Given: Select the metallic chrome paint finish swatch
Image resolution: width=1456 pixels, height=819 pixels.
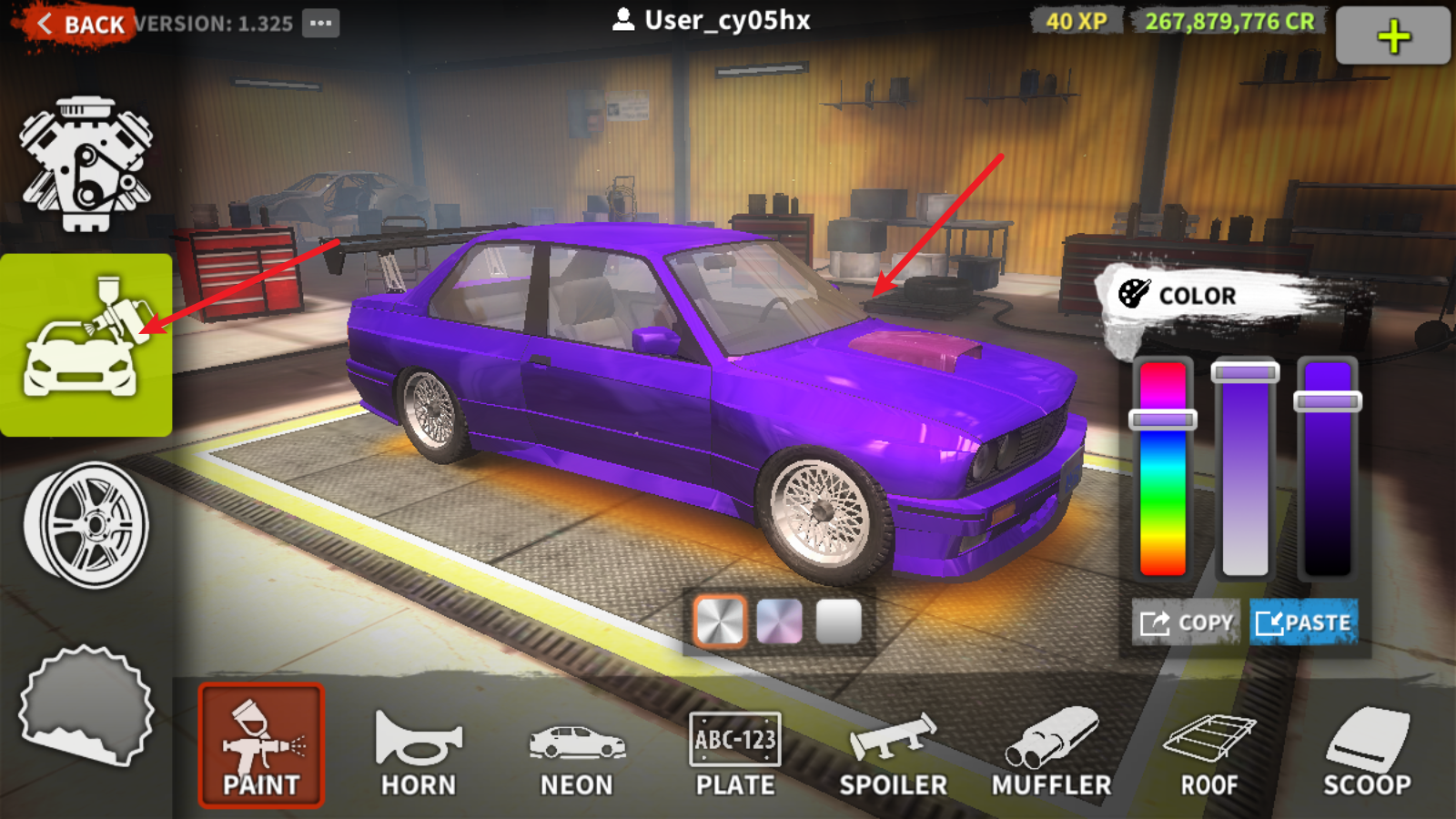Looking at the screenshot, I should (720, 622).
